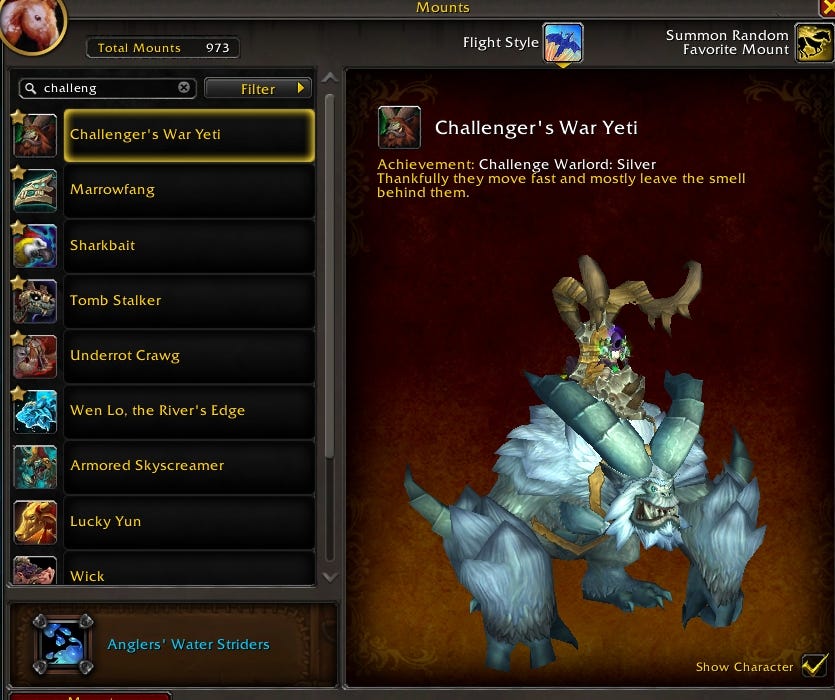Choose the Marrowfang mount entry
The width and height of the screenshot is (835, 700).
click(x=188, y=190)
